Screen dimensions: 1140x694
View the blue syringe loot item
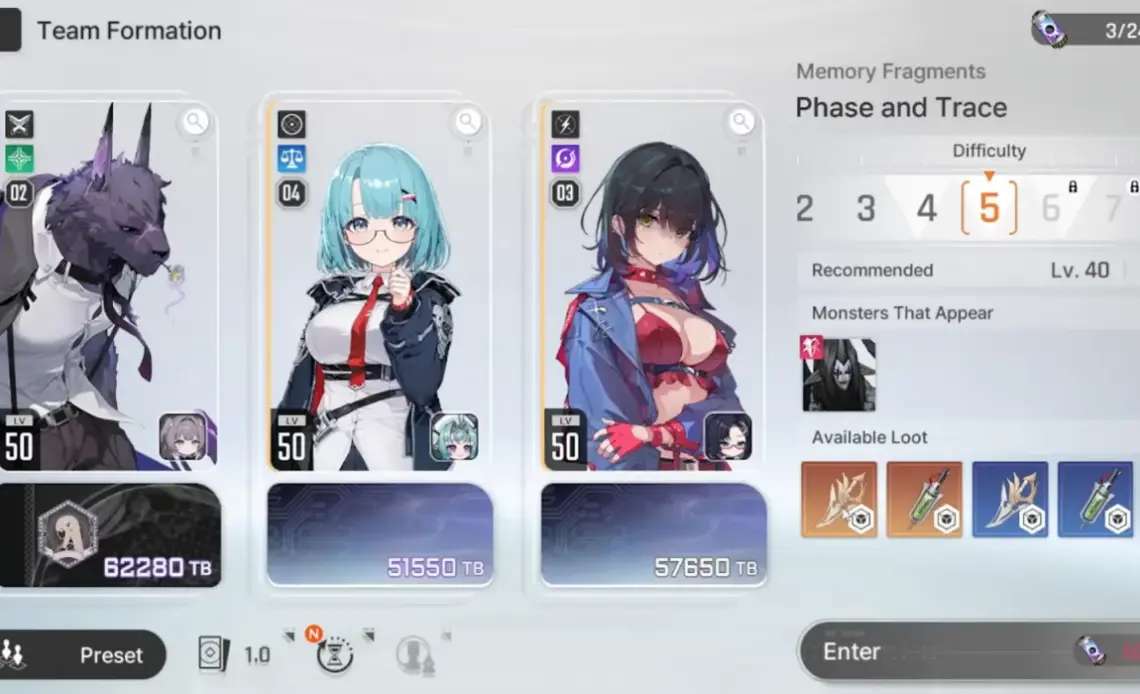tap(1095, 499)
